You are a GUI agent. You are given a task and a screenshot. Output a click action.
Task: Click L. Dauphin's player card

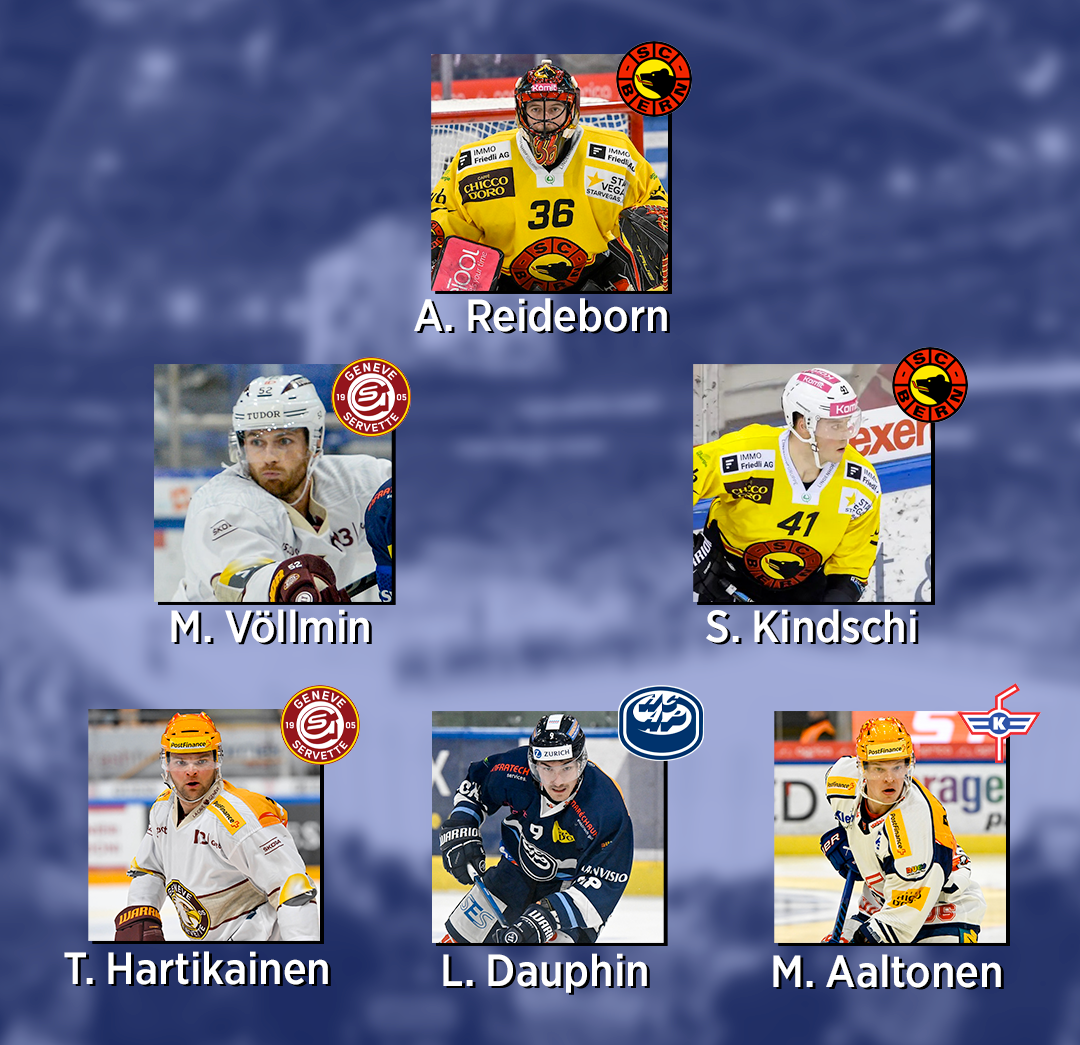click(547, 827)
